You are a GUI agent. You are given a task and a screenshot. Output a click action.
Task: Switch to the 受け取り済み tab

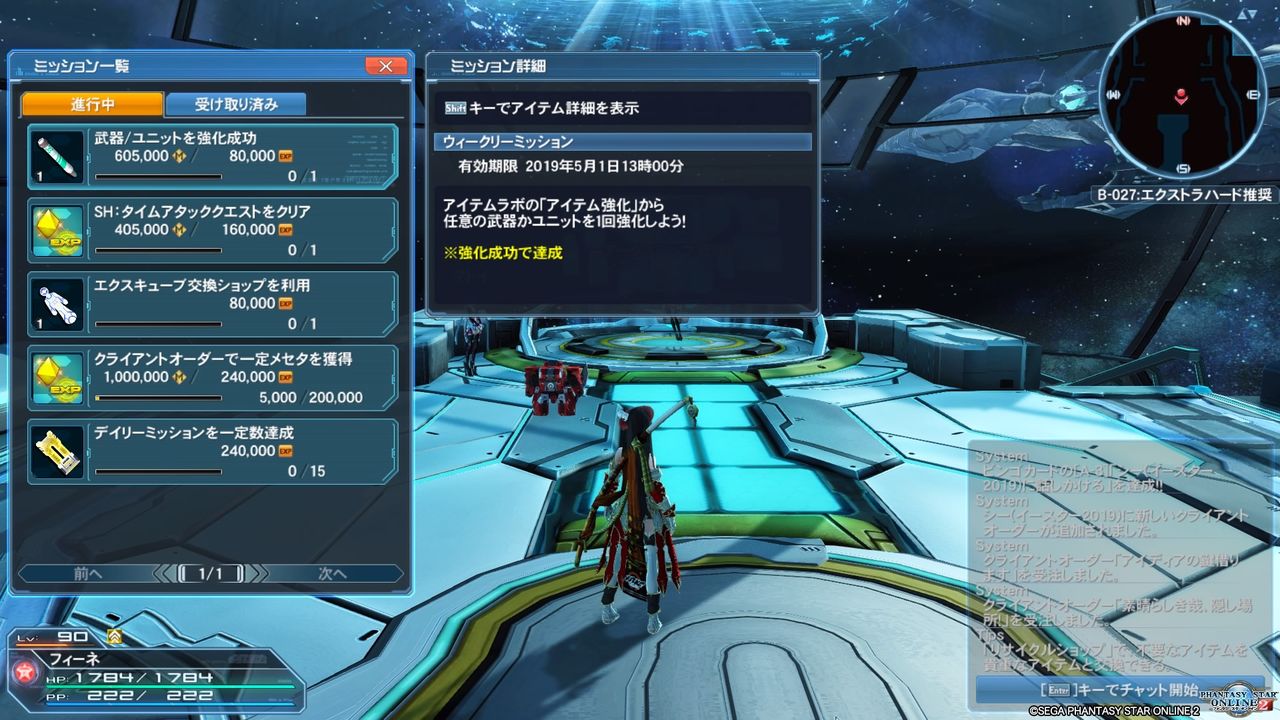tap(236, 103)
